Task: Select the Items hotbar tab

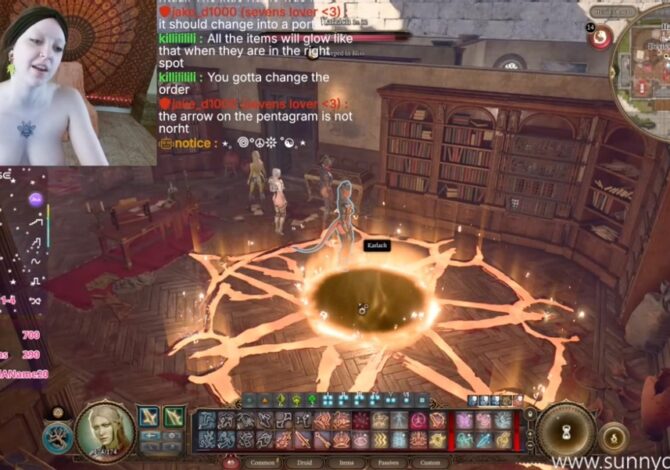Action: click(x=347, y=463)
